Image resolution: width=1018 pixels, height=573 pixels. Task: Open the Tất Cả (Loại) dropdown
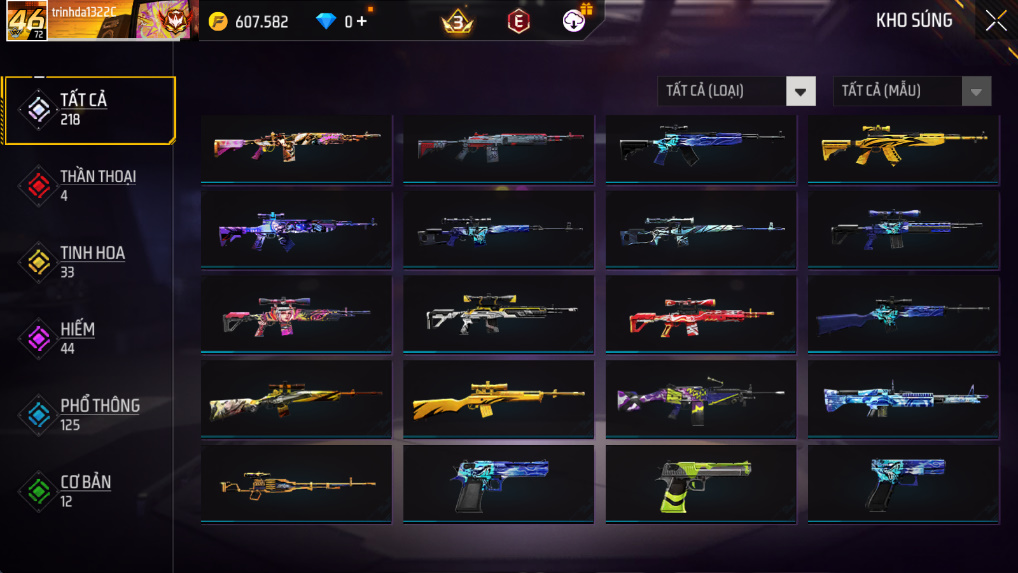tap(735, 91)
